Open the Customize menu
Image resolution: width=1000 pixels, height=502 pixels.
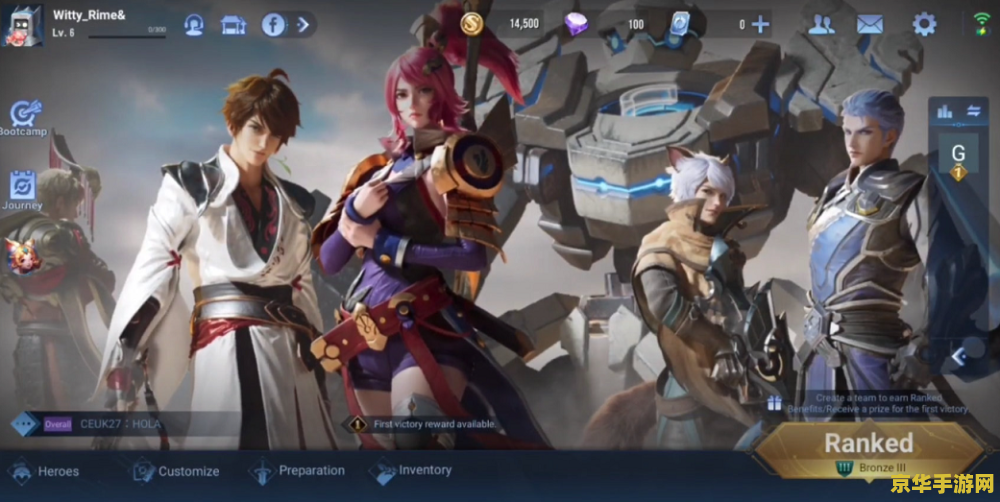[176, 471]
